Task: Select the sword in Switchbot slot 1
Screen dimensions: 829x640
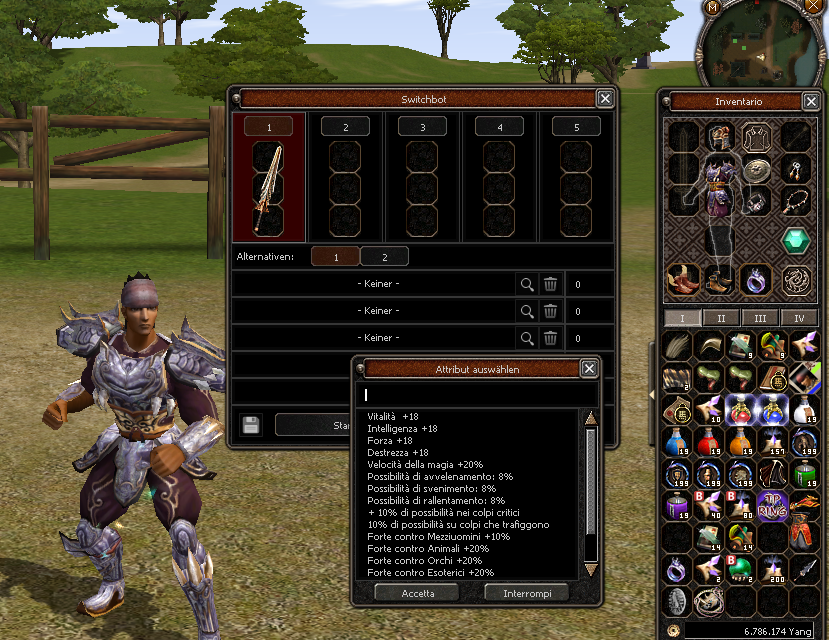Action: click(268, 187)
